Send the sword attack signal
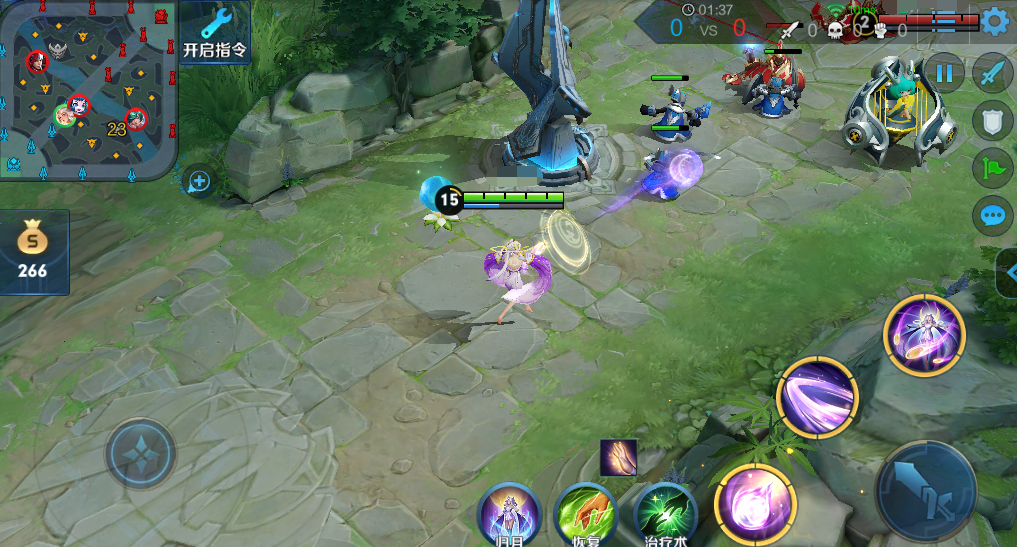 (x=993, y=73)
